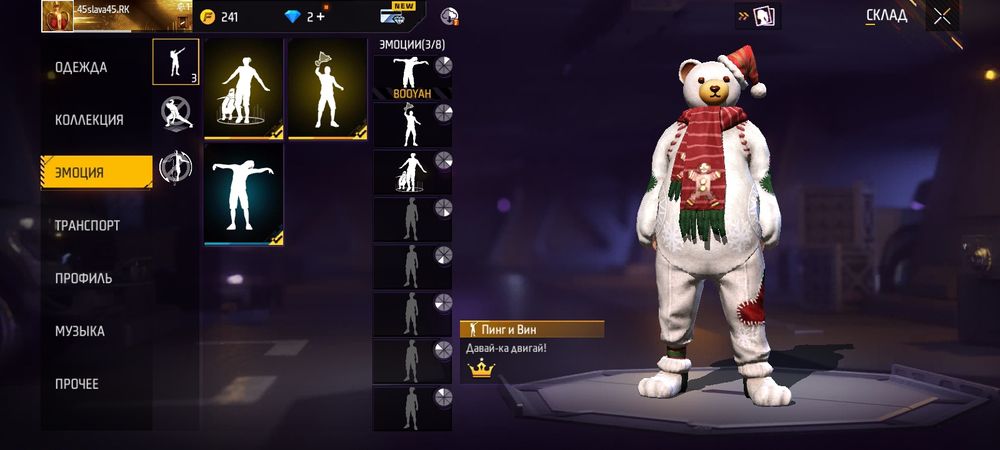Switch to the crossed-circle pose sub-tab
This screenshot has height=450, width=1000.
coord(175,114)
